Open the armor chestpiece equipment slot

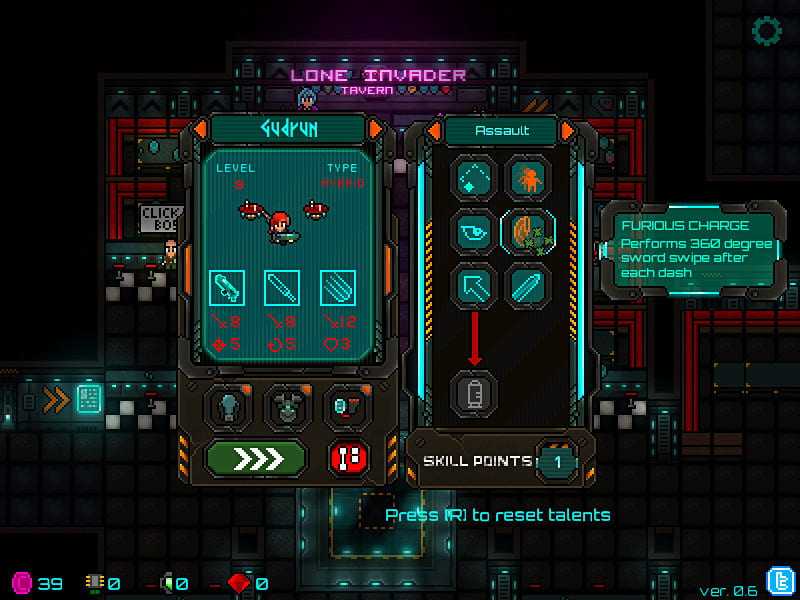click(287, 406)
